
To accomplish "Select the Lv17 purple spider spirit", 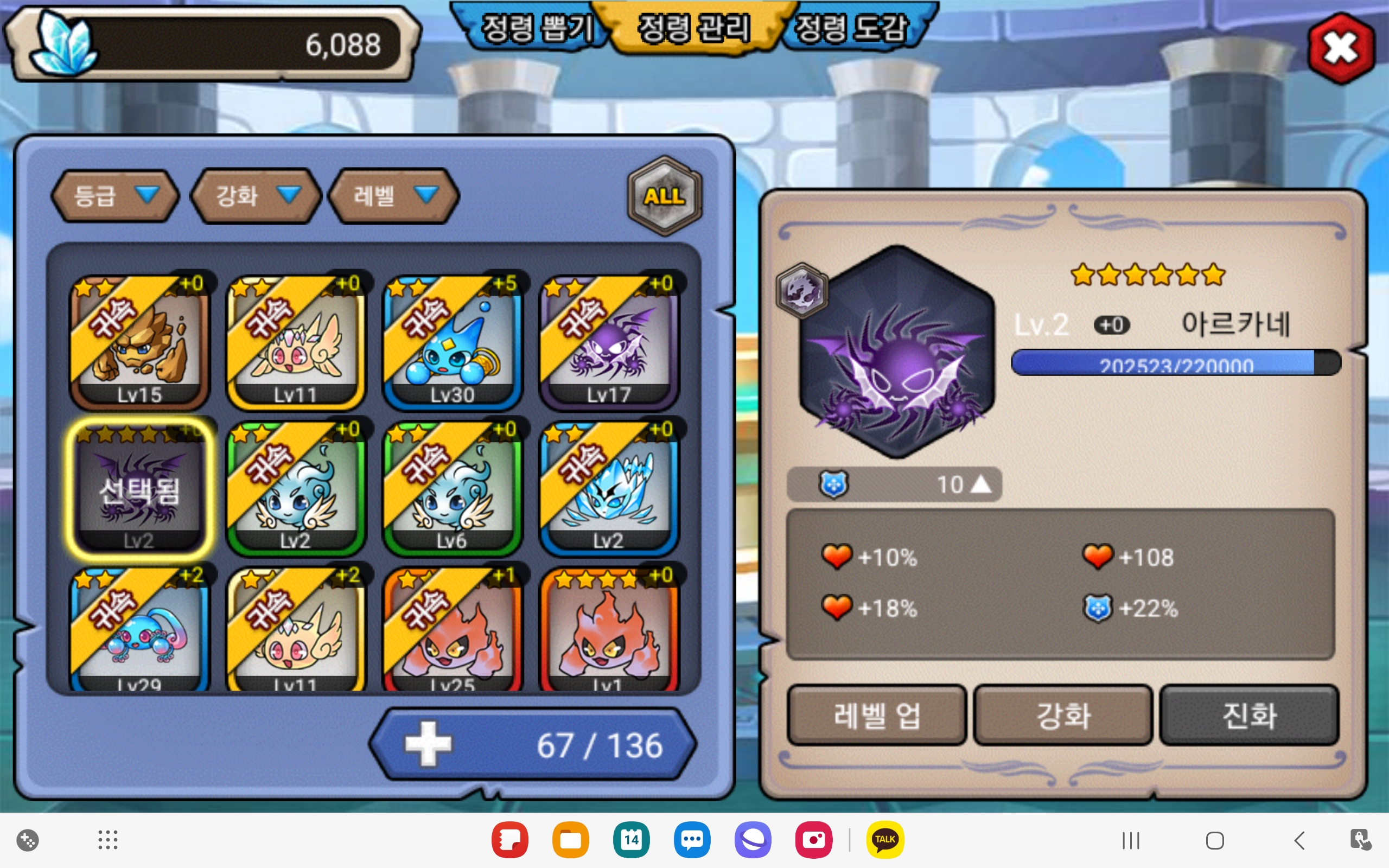I will pos(609,341).
